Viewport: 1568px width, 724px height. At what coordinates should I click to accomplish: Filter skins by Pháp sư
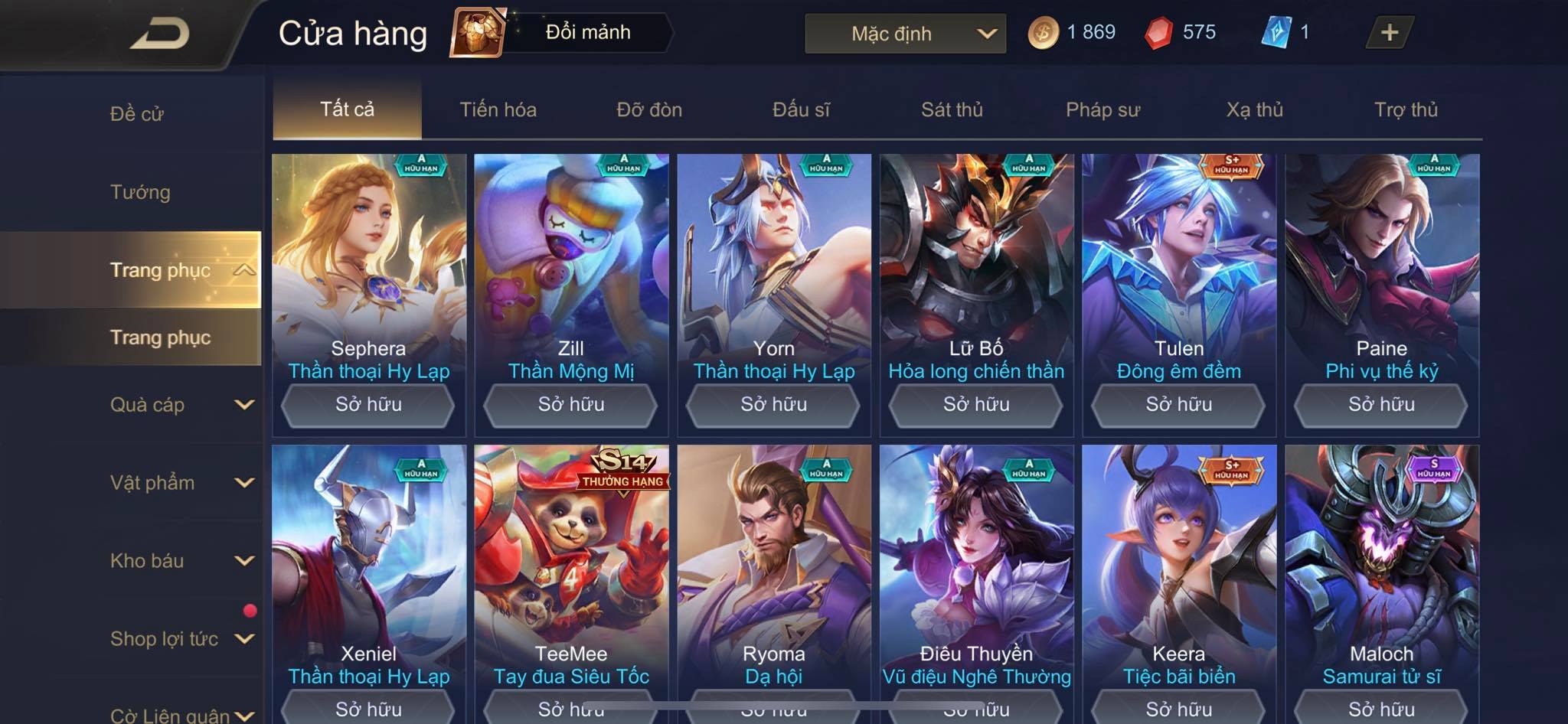1102,110
